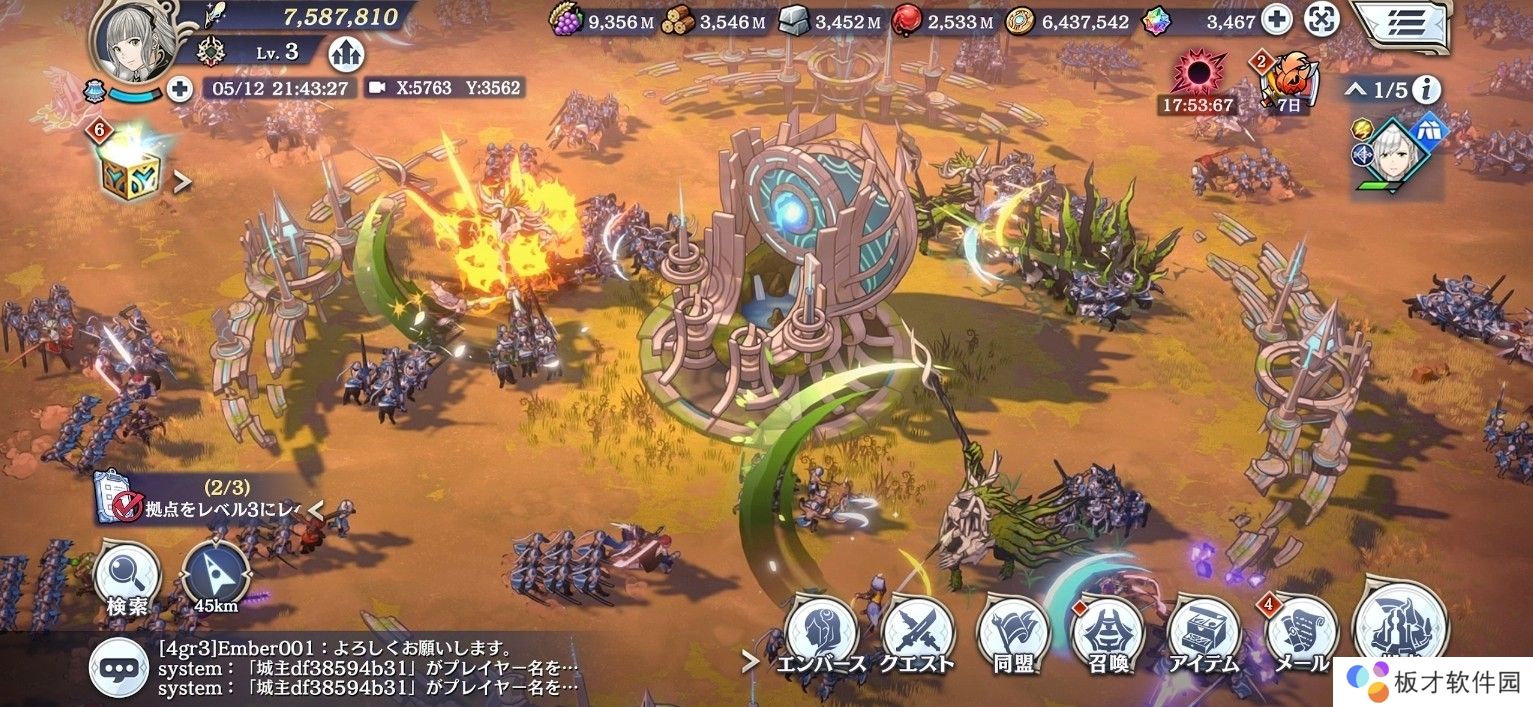Open the glowing golden treasure box
The height and width of the screenshot is (707, 1533).
click(129, 170)
